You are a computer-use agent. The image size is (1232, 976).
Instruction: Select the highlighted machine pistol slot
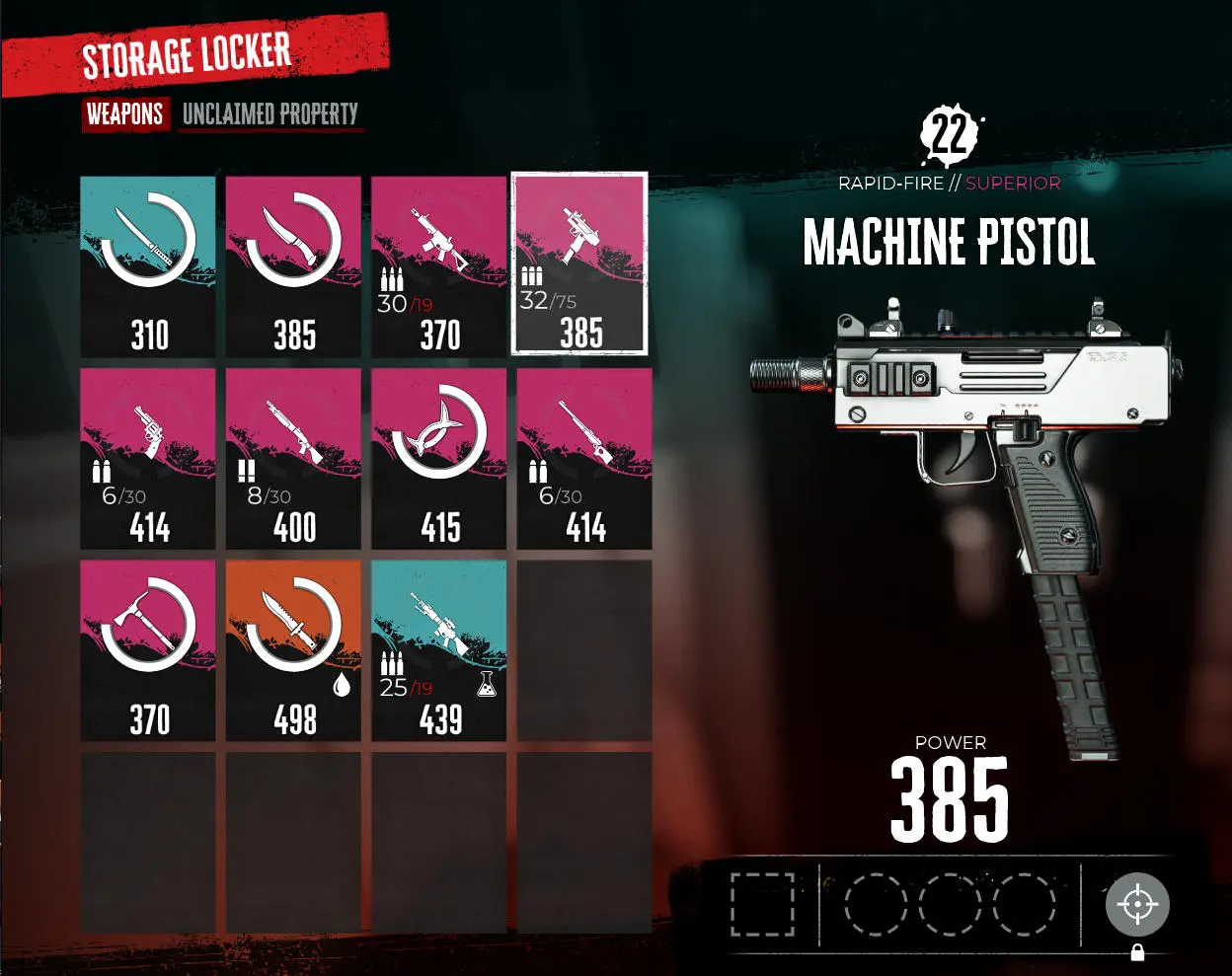point(579,263)
